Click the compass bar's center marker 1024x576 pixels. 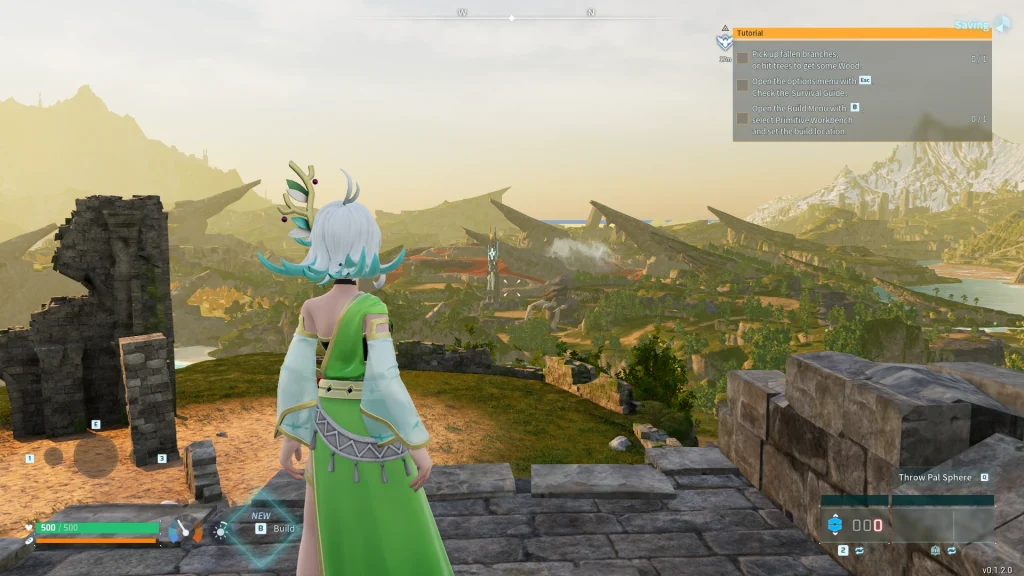pyautogui.click(x=511, y=18)
